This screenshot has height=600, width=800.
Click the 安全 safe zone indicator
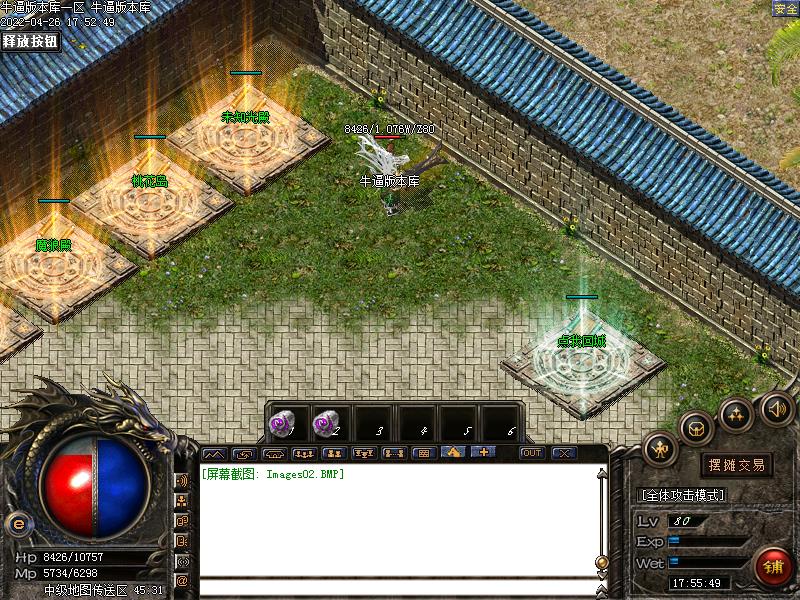click(785, 8)
